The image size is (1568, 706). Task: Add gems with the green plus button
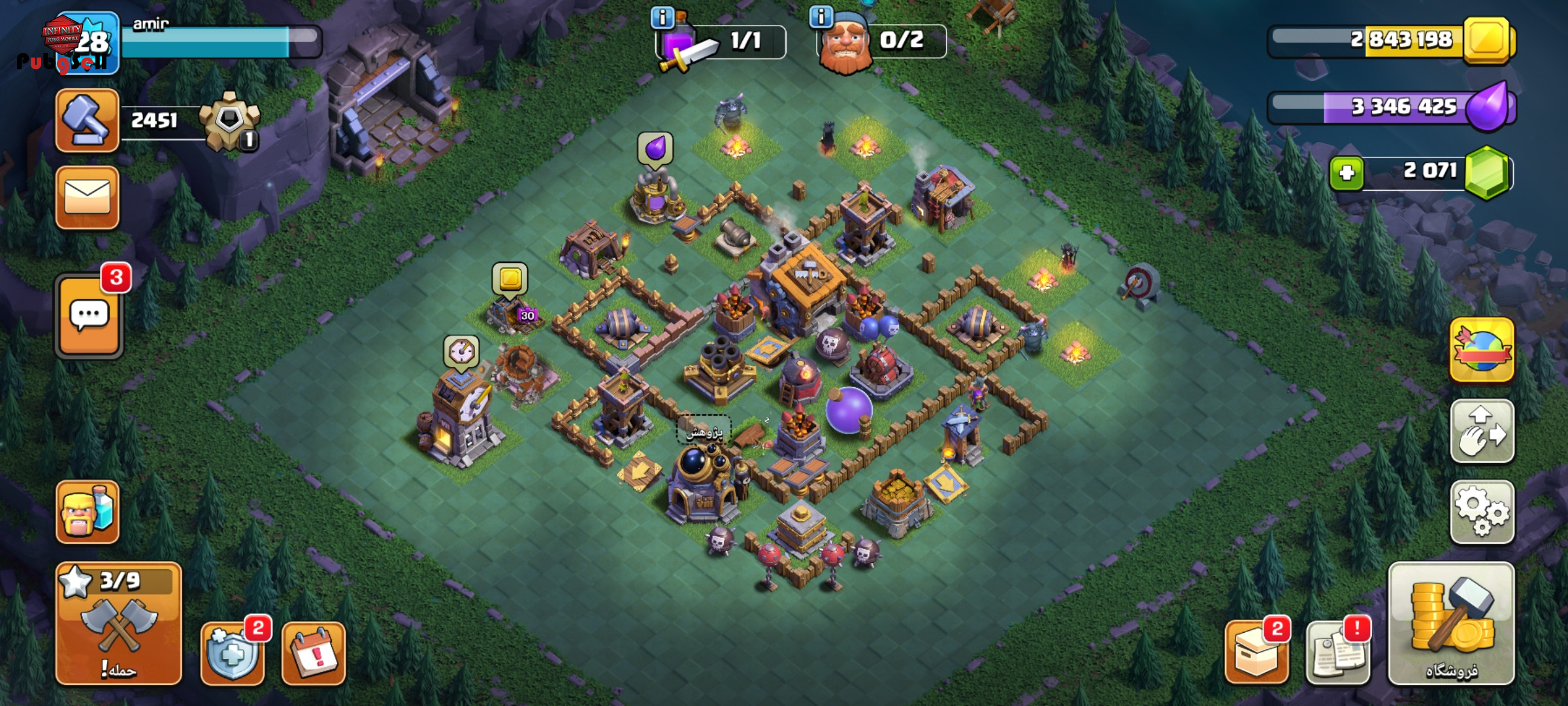coord(1347,173)
